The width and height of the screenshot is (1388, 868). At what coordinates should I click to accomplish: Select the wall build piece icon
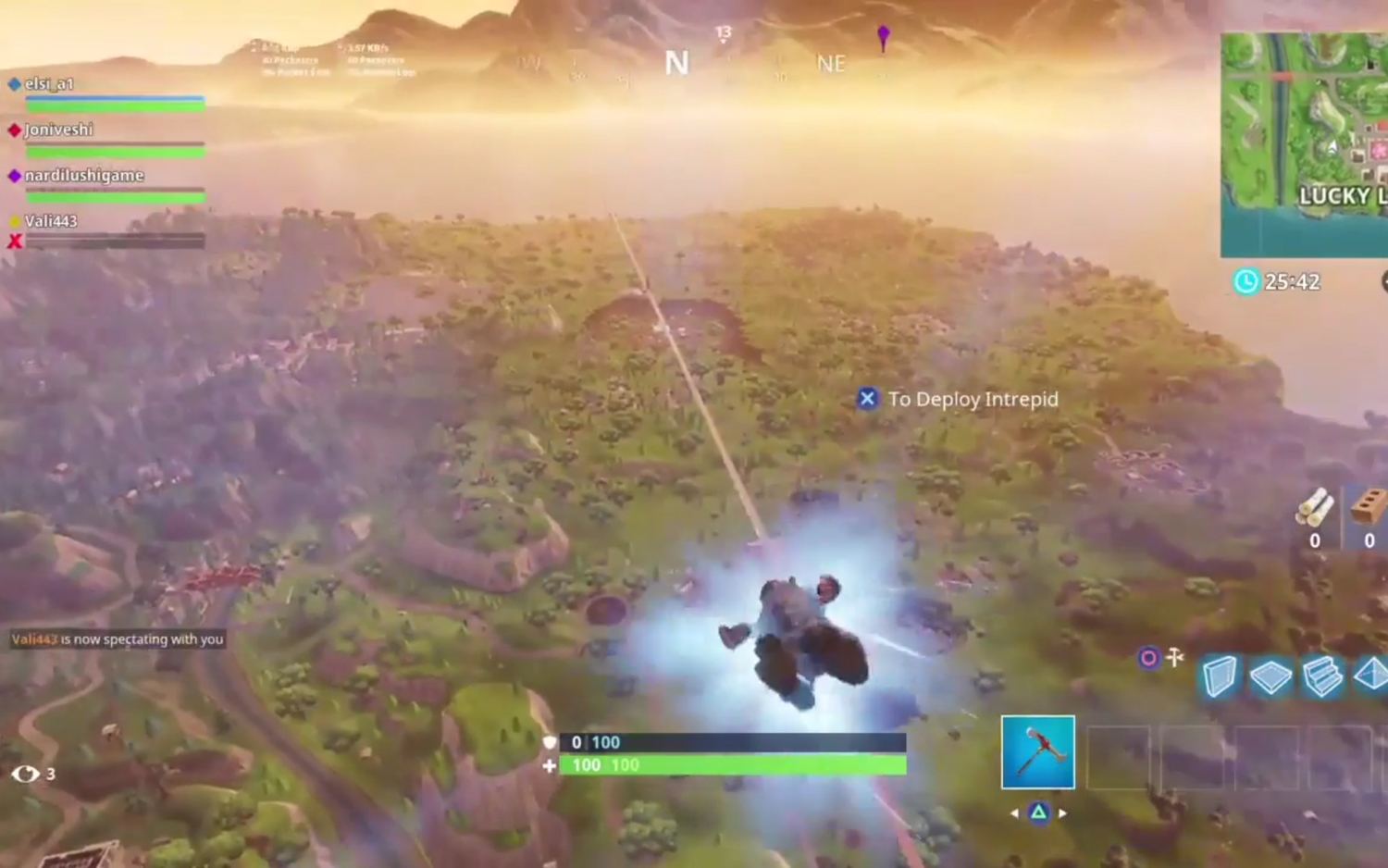click(x=1220, y=676)
